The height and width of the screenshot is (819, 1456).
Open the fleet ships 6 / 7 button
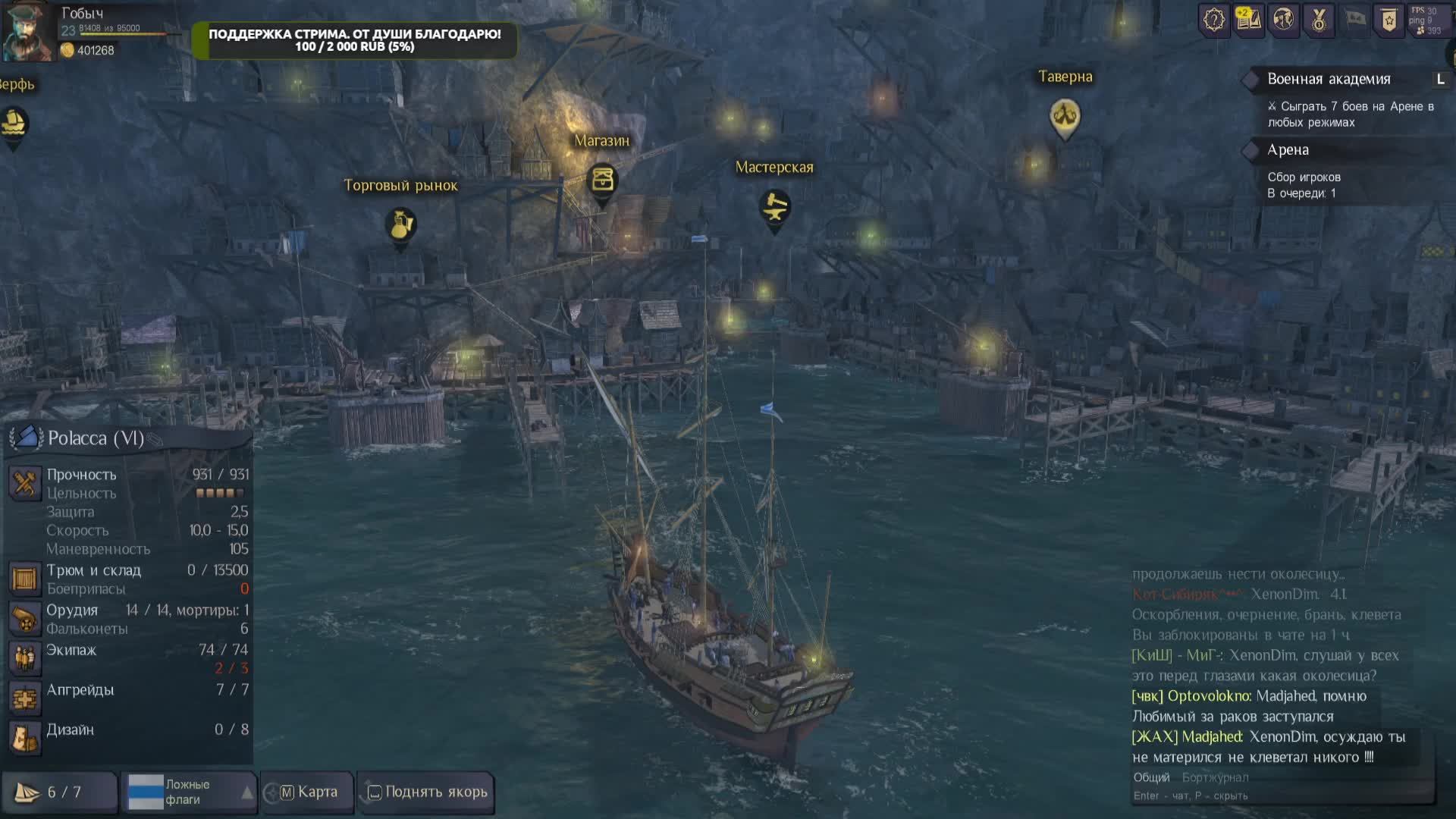click(x=59, y=792)
